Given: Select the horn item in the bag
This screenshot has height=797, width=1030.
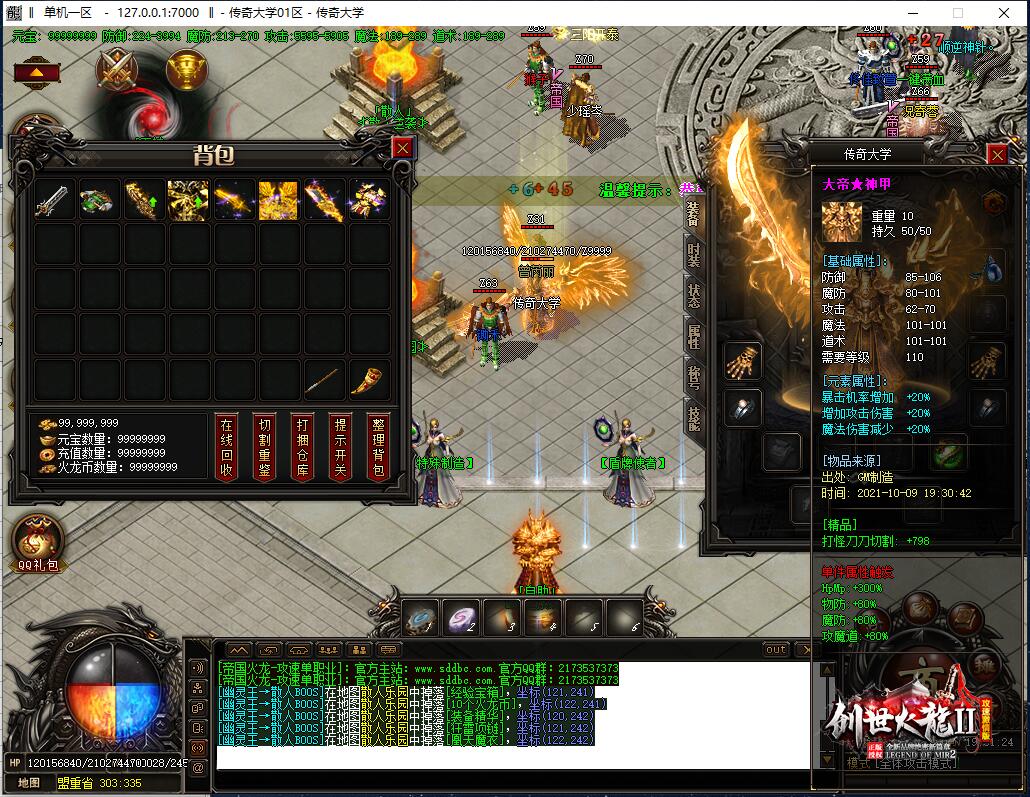Looking at the screenshot, I should tap(369, 380).
